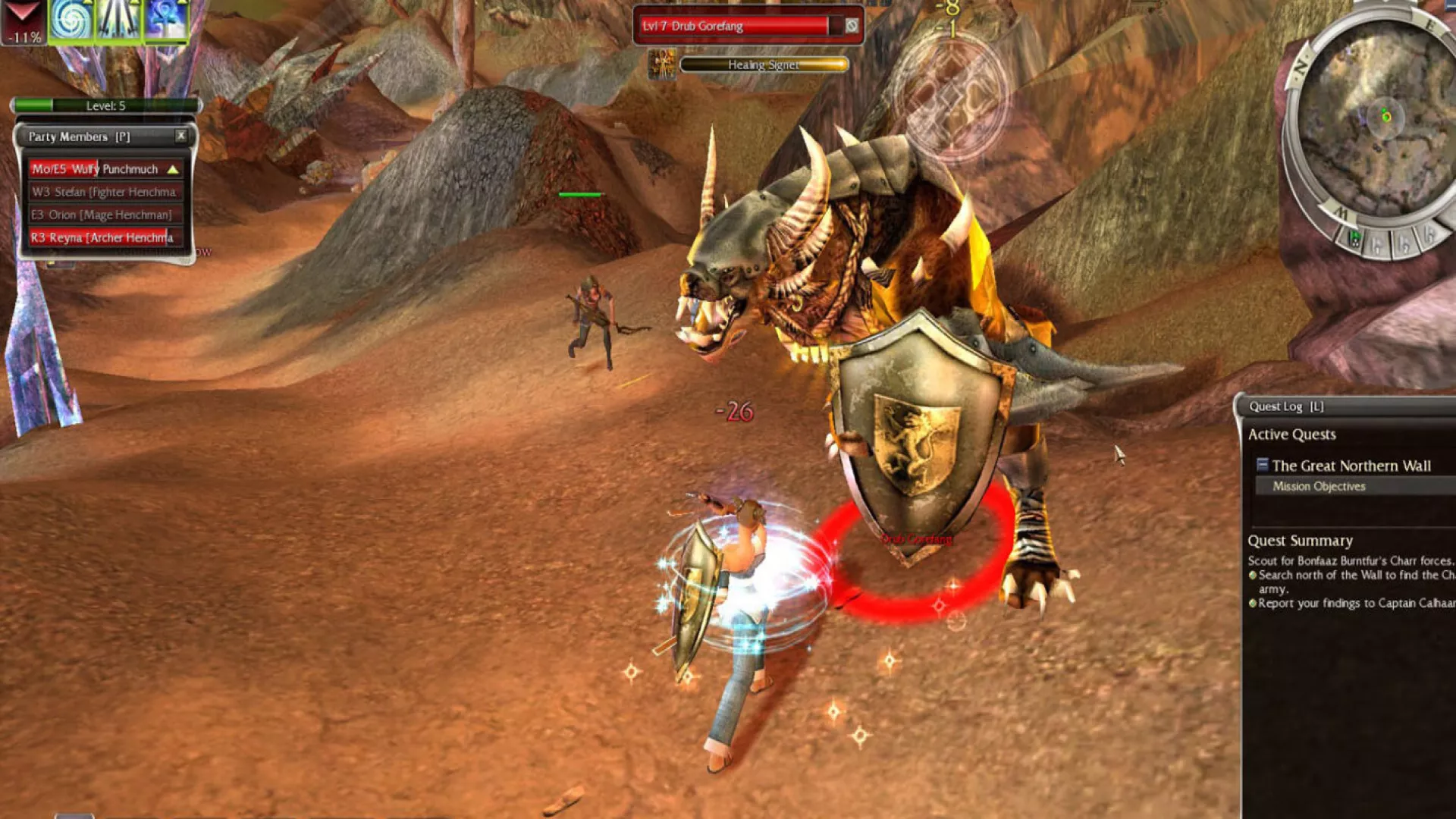The height and width of the screenshot is (819, 1456).
Task: Click the blue ankh effect icon
Action: 166,20
